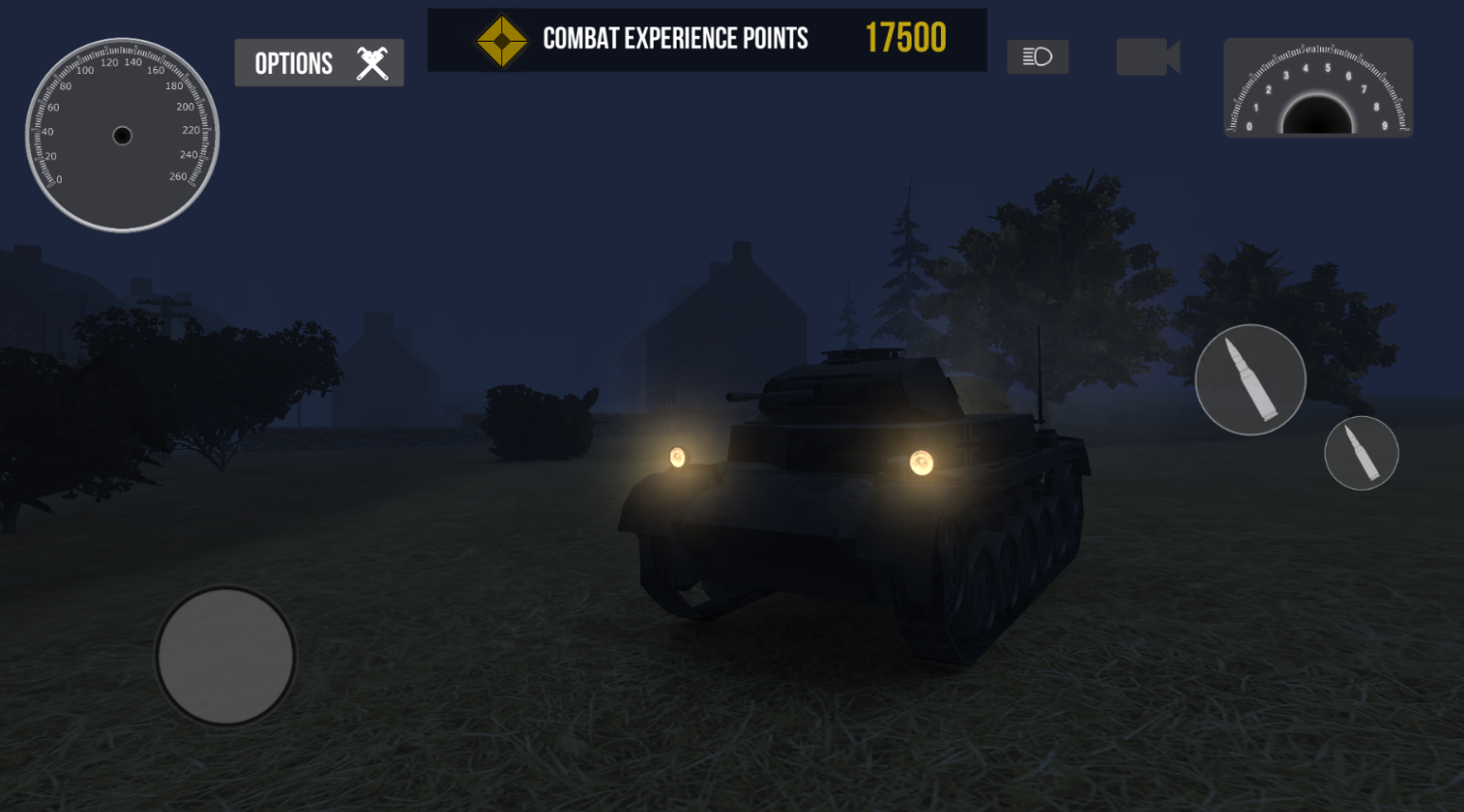Fire the main cannon shell button
The image size is (1464, 812).
(1250, 380)
